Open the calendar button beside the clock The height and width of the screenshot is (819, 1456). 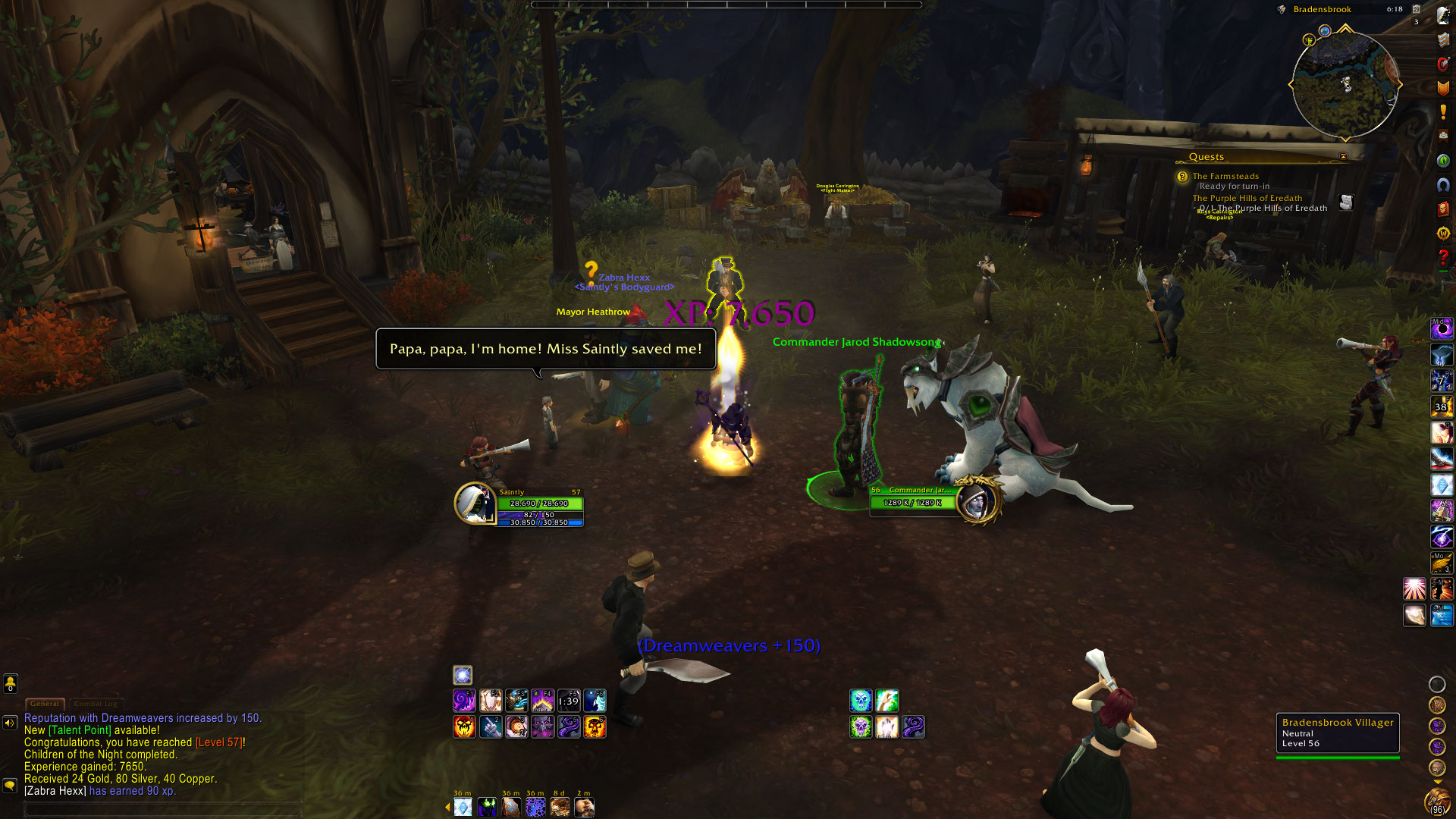tap(1416, 9)
